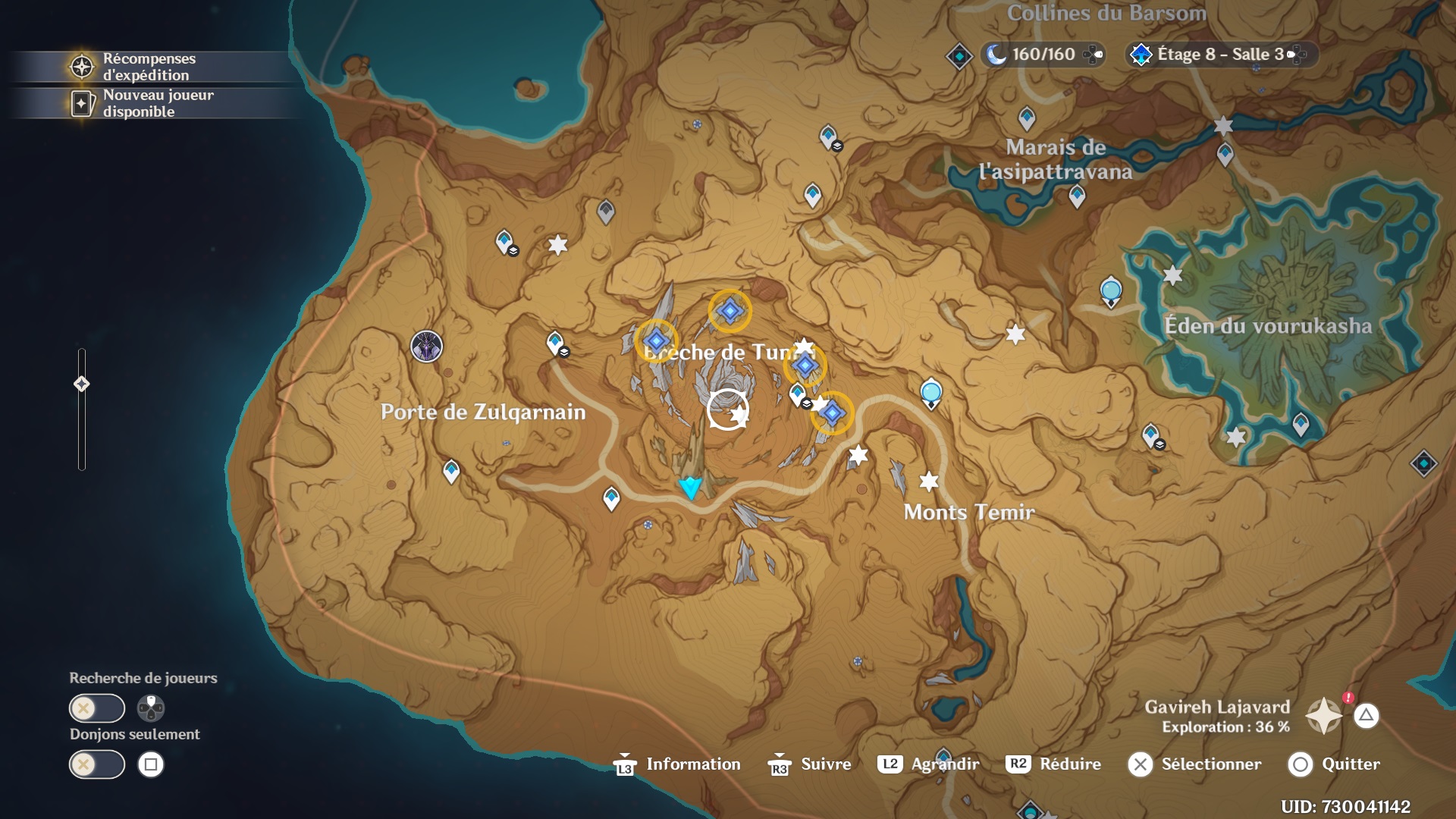Toggle the Donjons seulement switch

(x=97, y=764)
